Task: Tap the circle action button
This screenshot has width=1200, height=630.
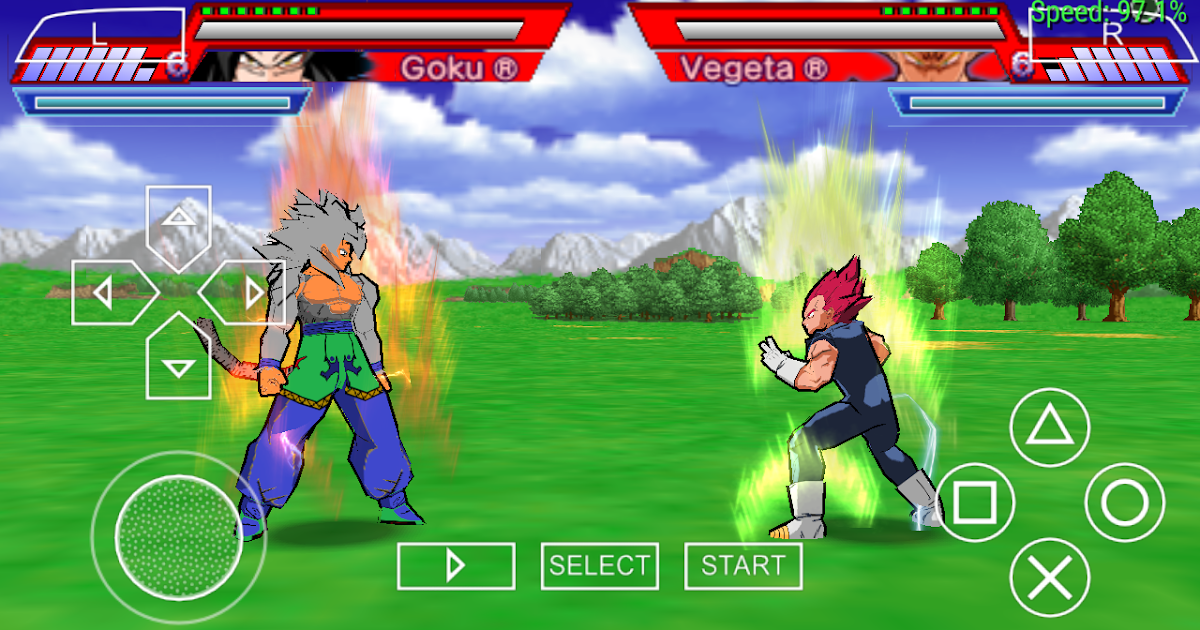Action: (1125, 503)
